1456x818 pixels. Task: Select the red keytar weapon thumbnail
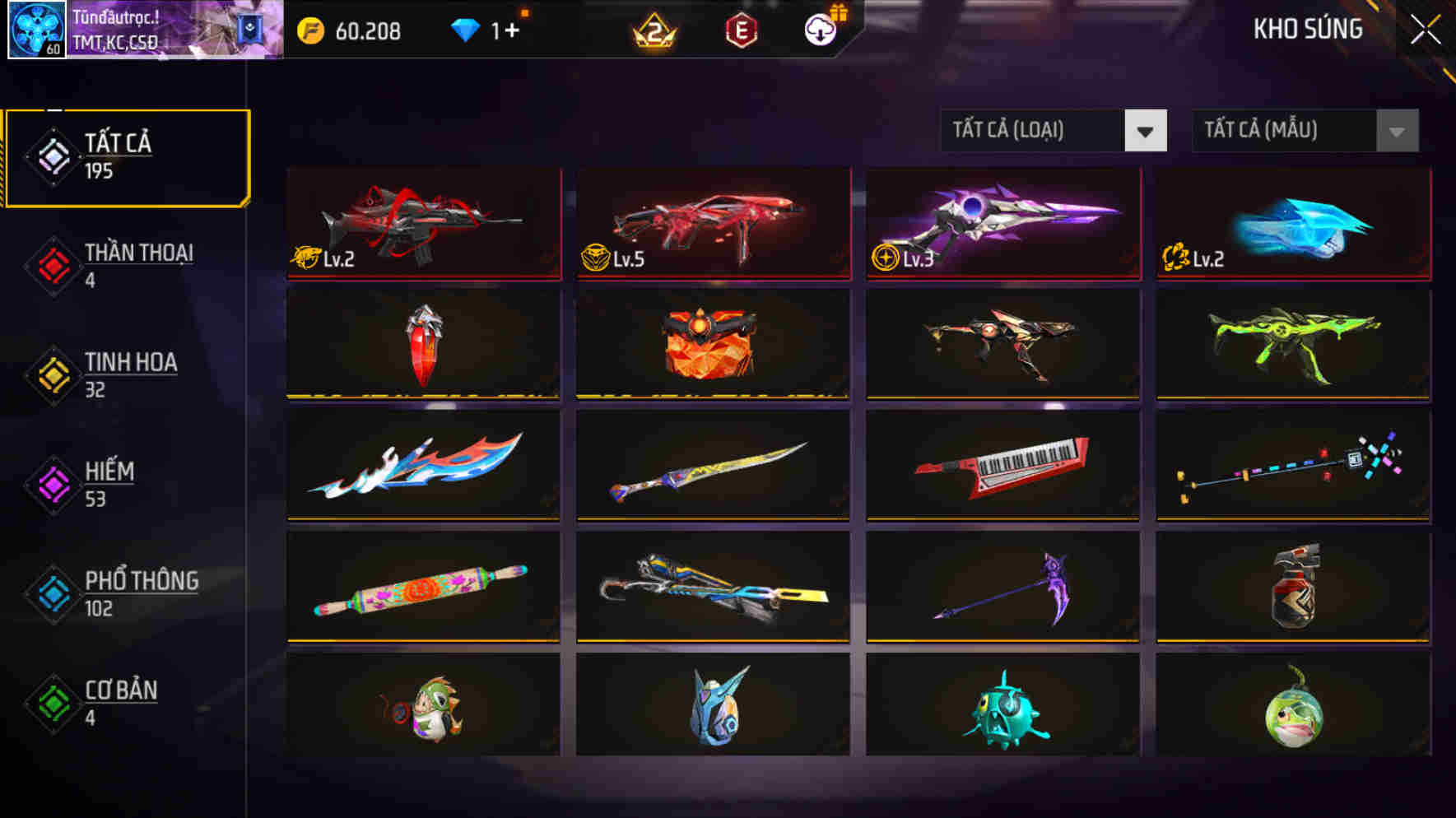(1002, 466)
